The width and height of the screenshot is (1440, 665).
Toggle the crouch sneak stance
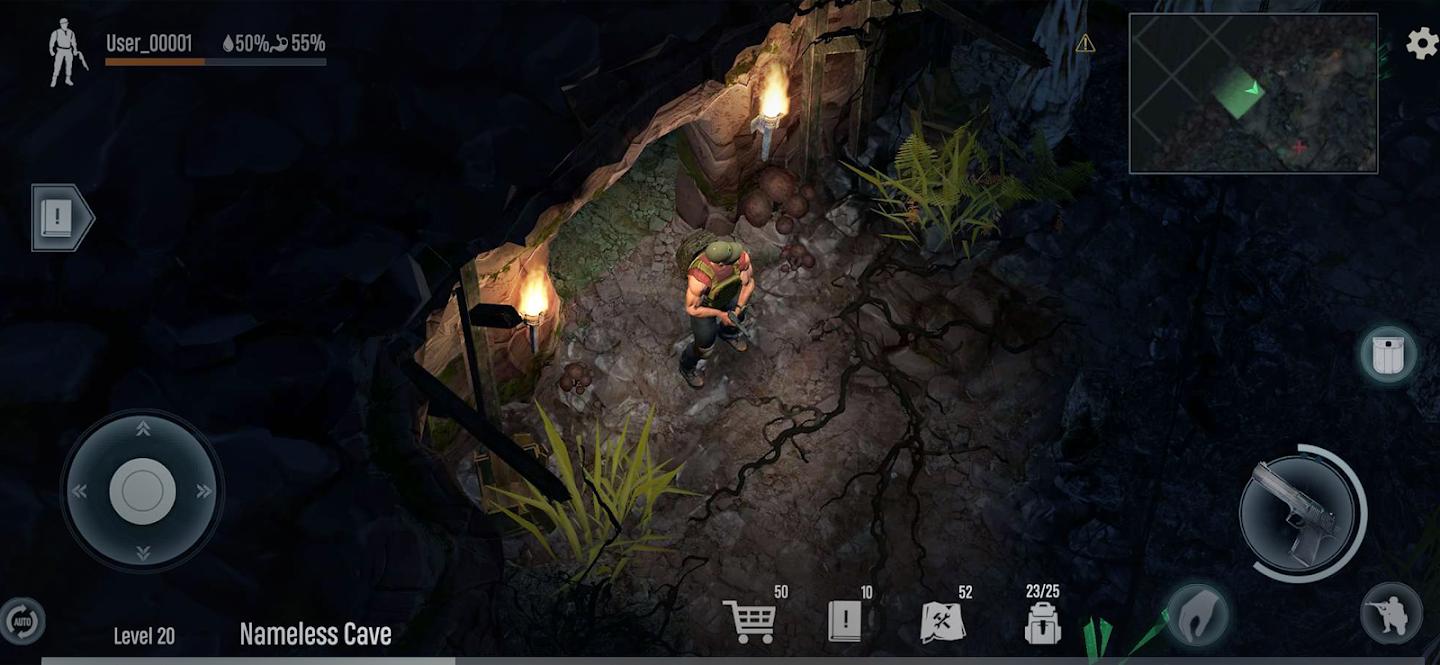click(x=1391, y=613)
